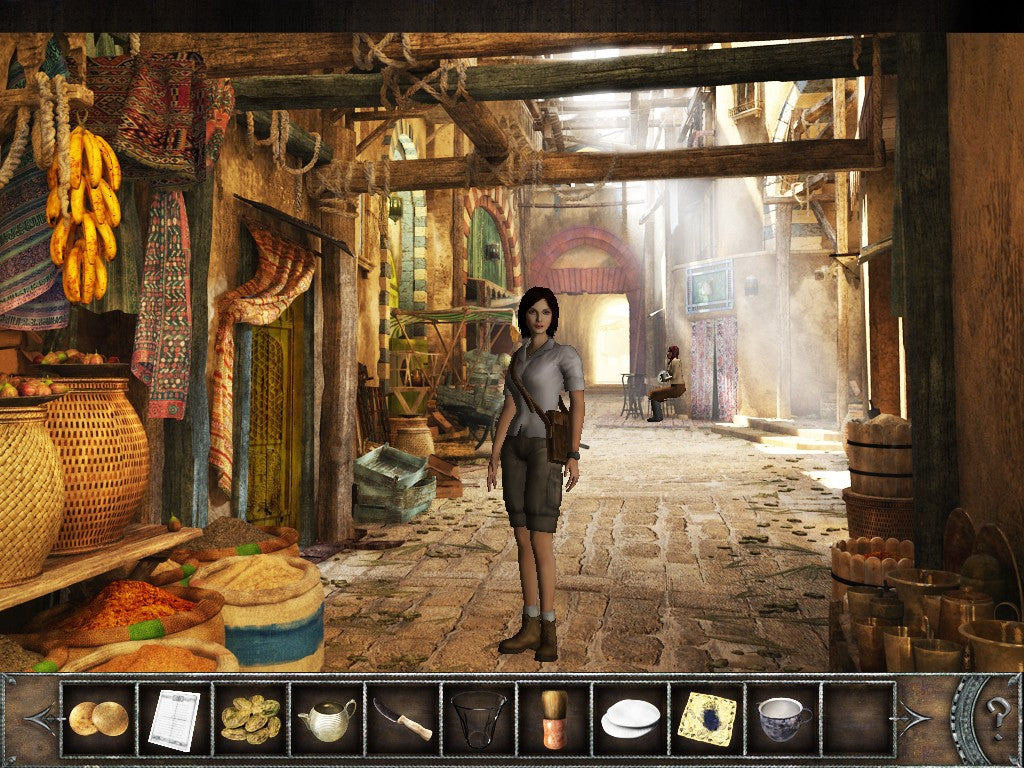Pick the blue patterned teacup
The height and width of the screenshot is (768, 1024).
[783, 718]
